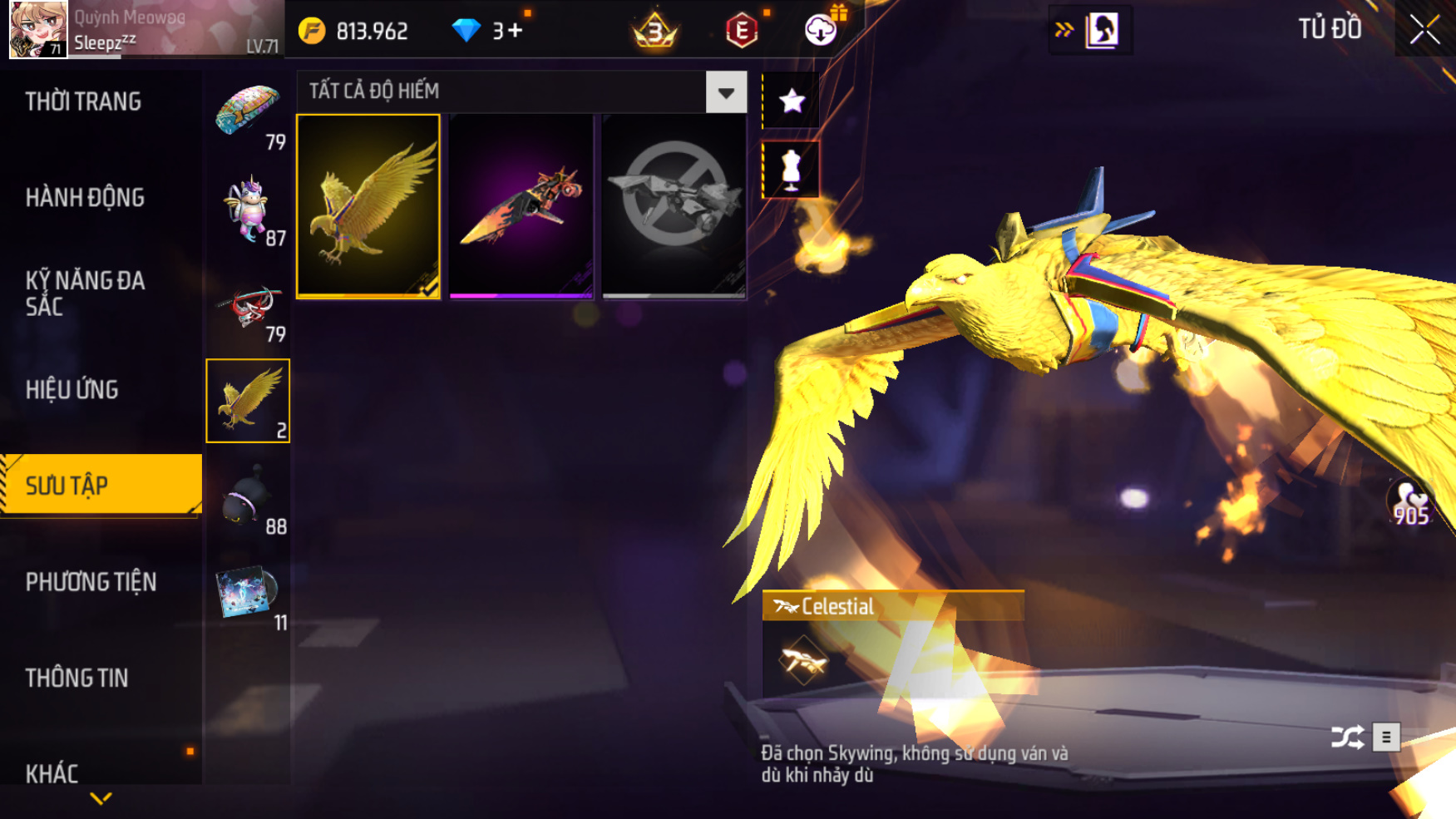The image size is (1456, 819).
Task: Select the golden eagle skywing card
Action: pos(368,206)
